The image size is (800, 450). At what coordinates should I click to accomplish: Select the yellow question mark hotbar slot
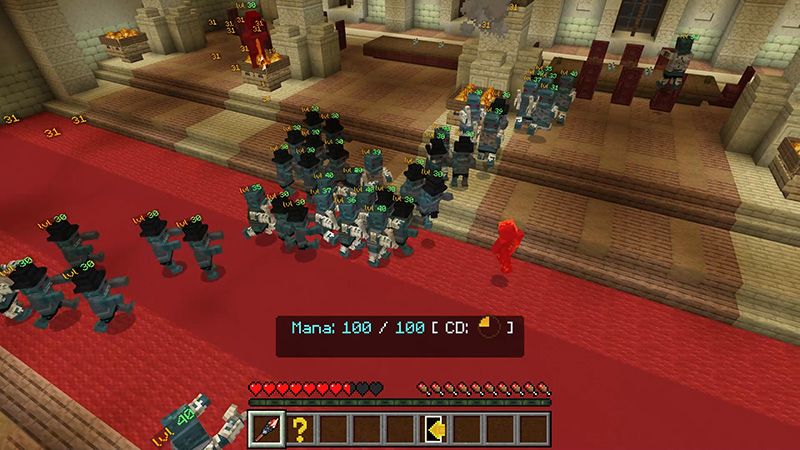(299, 429)
